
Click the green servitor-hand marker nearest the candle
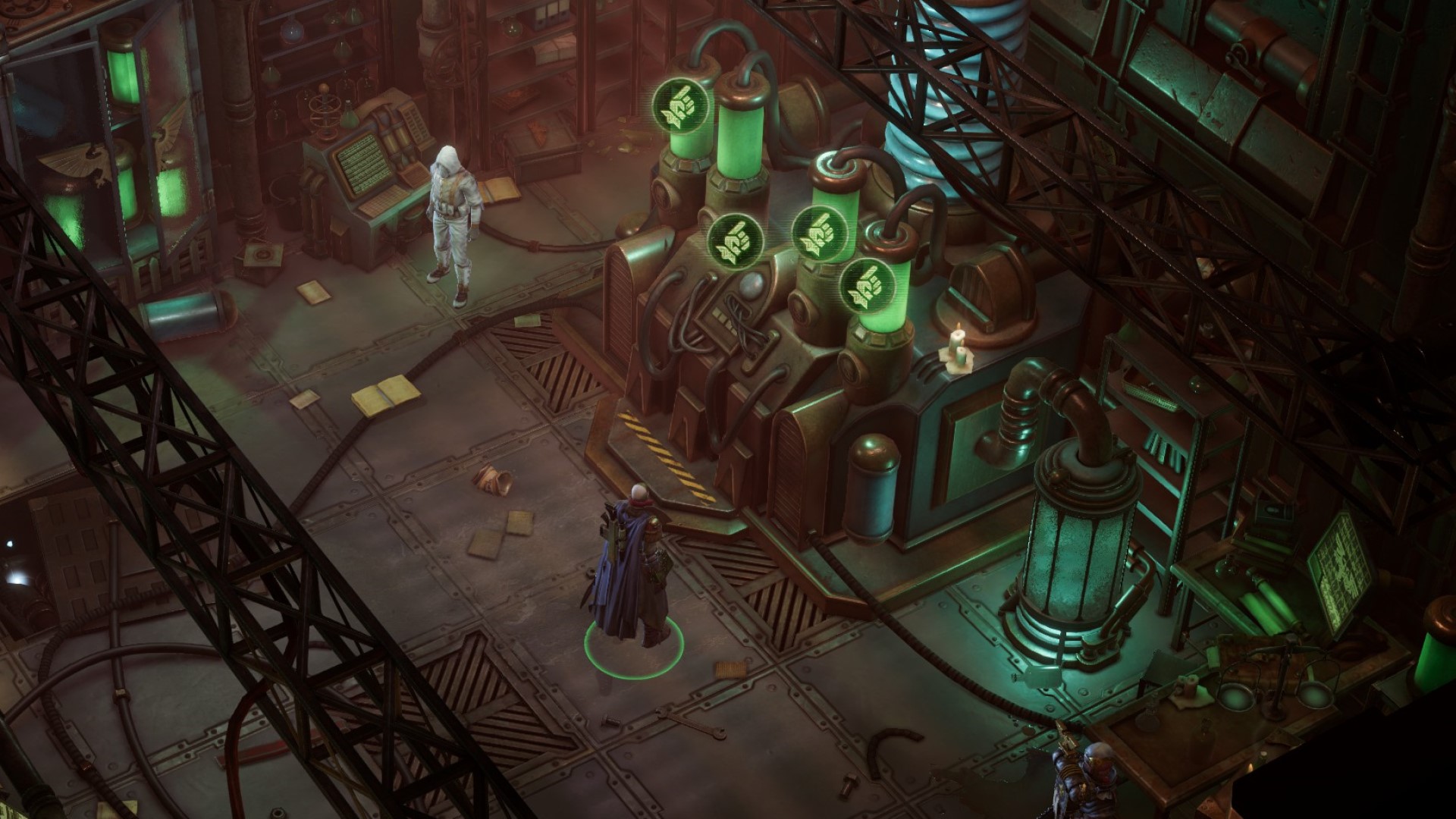[868, 287]
